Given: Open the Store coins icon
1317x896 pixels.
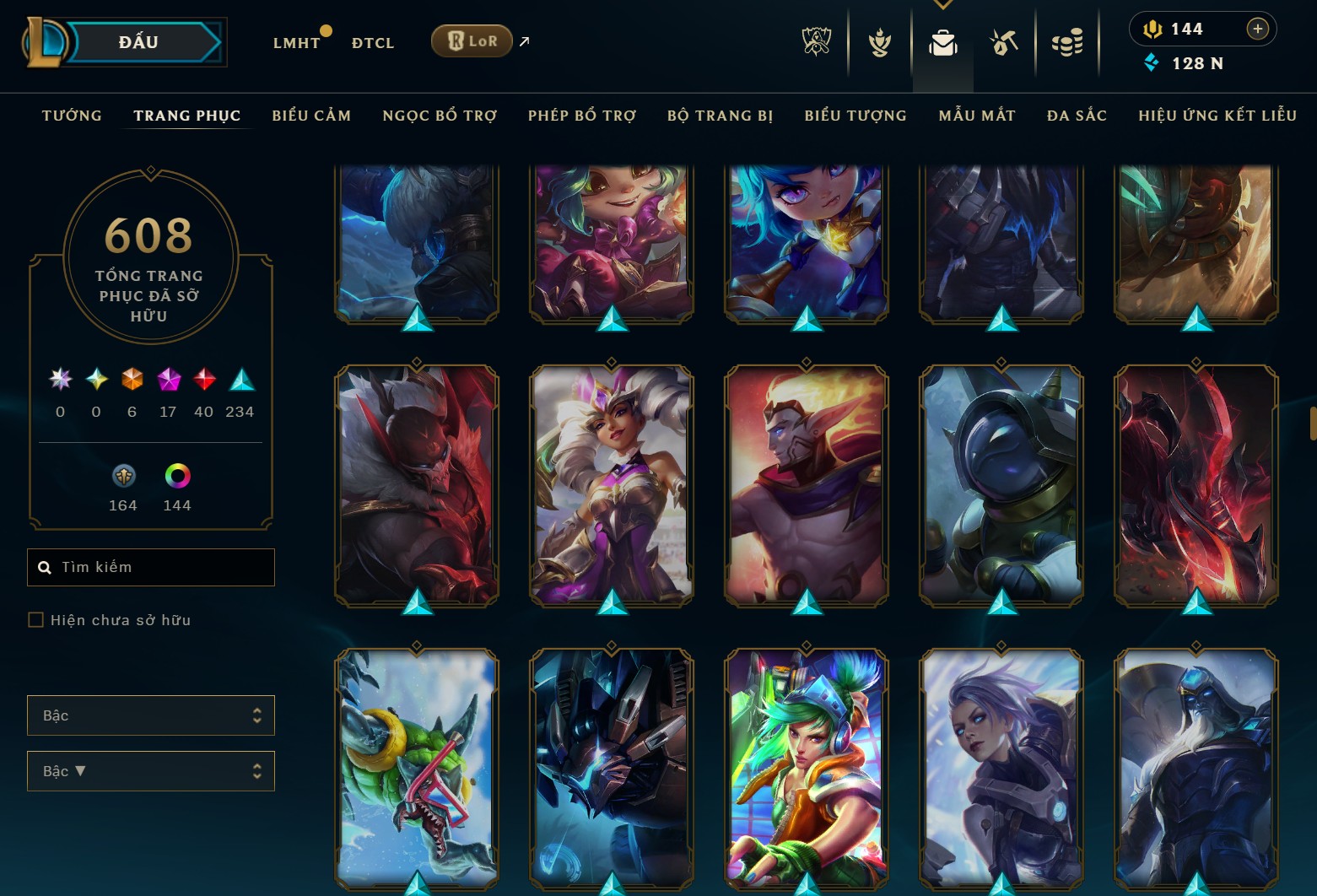Looking at the screenshot, I should tap(1066, 41).
